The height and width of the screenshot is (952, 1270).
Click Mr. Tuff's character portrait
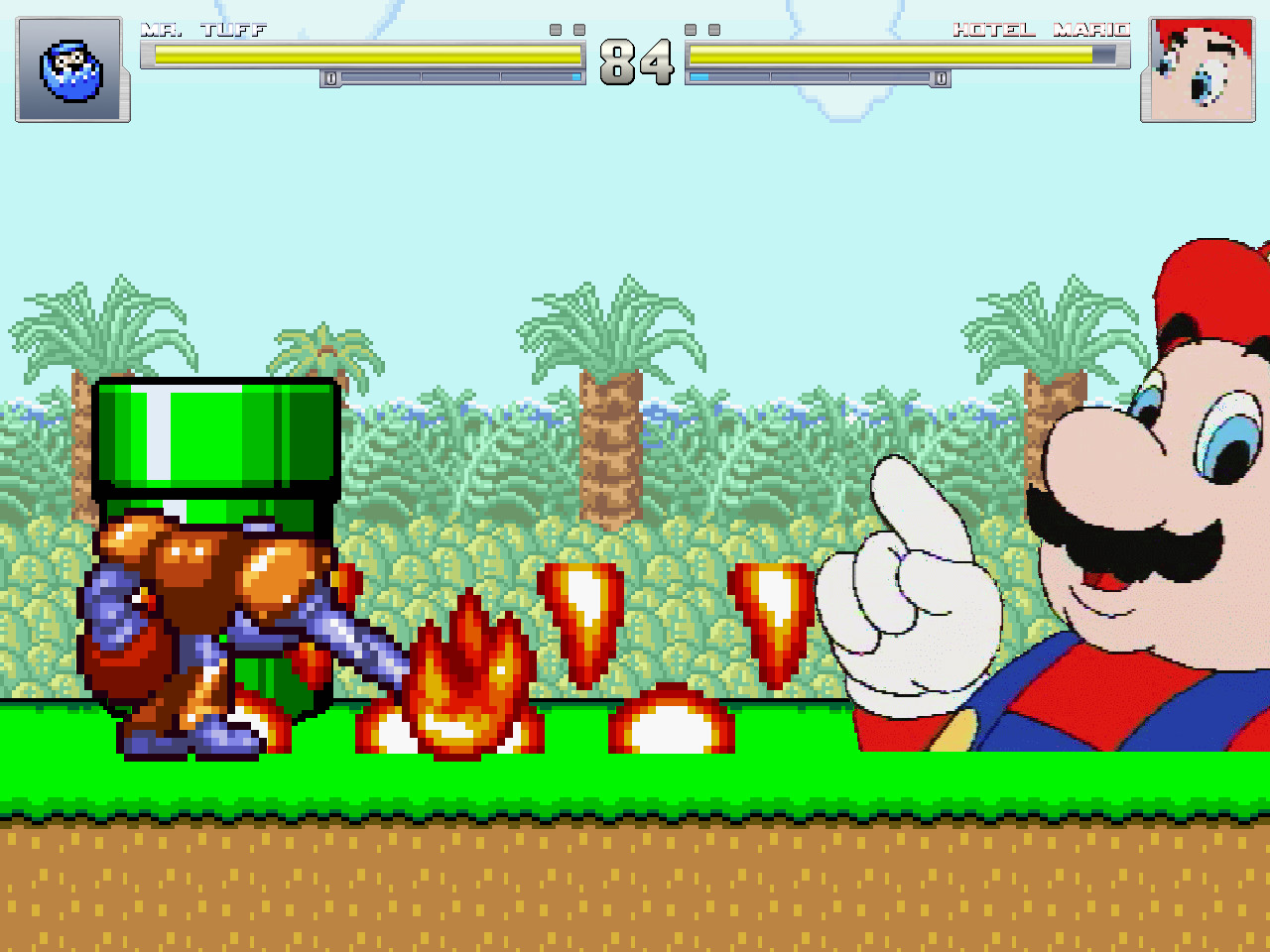pos(70,69)
